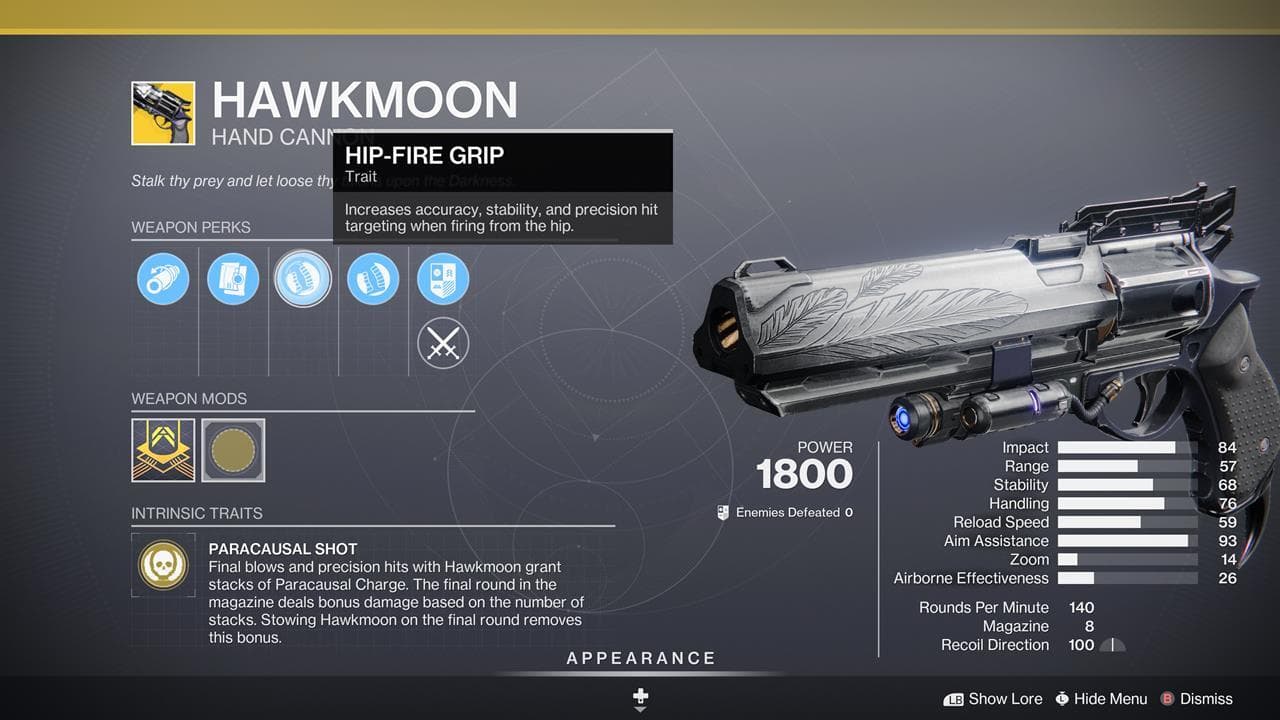This screenshot has width=1280, height=720.
Task: Dismiss the Hawkmoon weapon
Action: [x=1198, y=699]
